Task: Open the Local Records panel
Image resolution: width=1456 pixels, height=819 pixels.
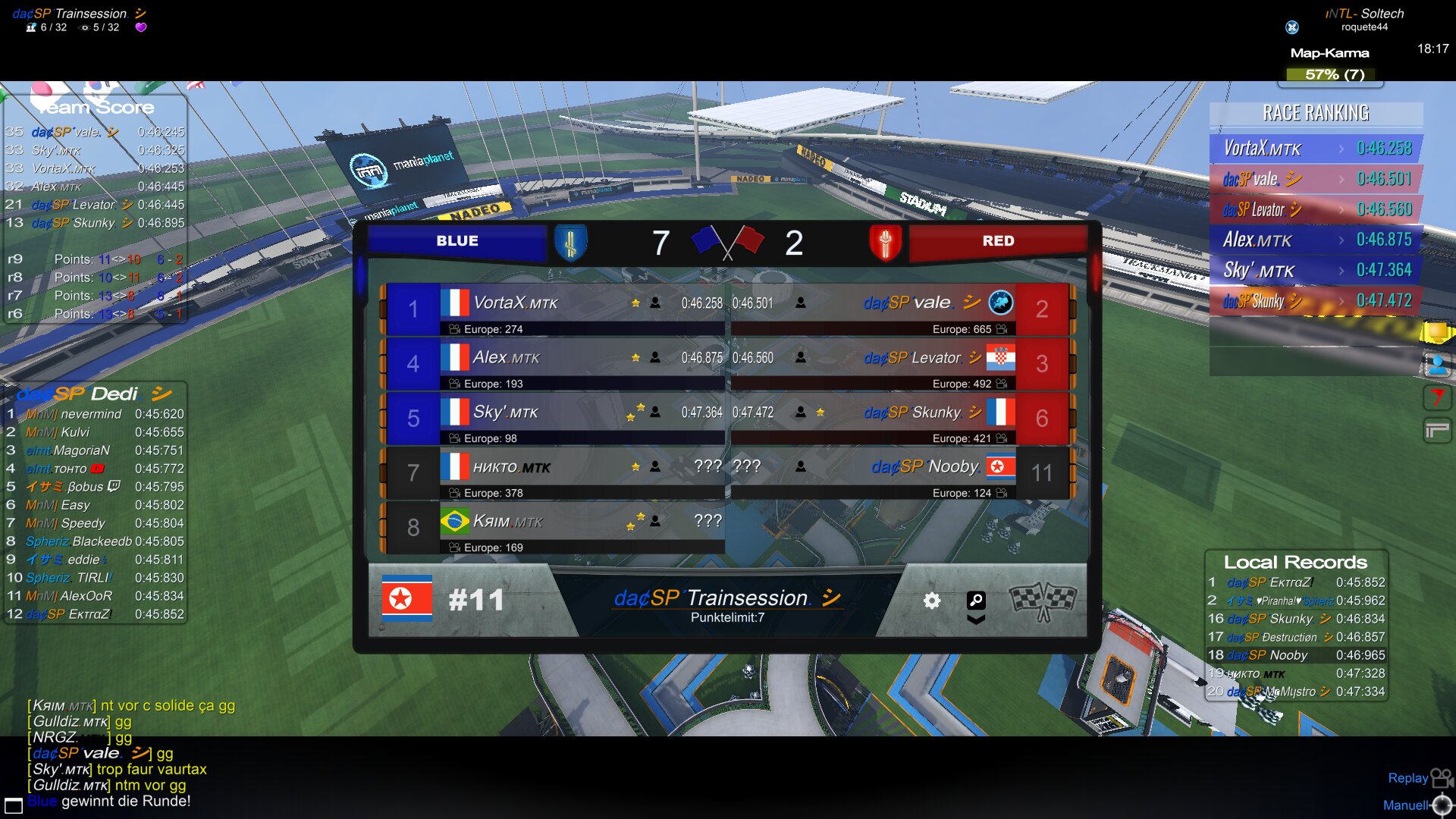Action: 1295,563
